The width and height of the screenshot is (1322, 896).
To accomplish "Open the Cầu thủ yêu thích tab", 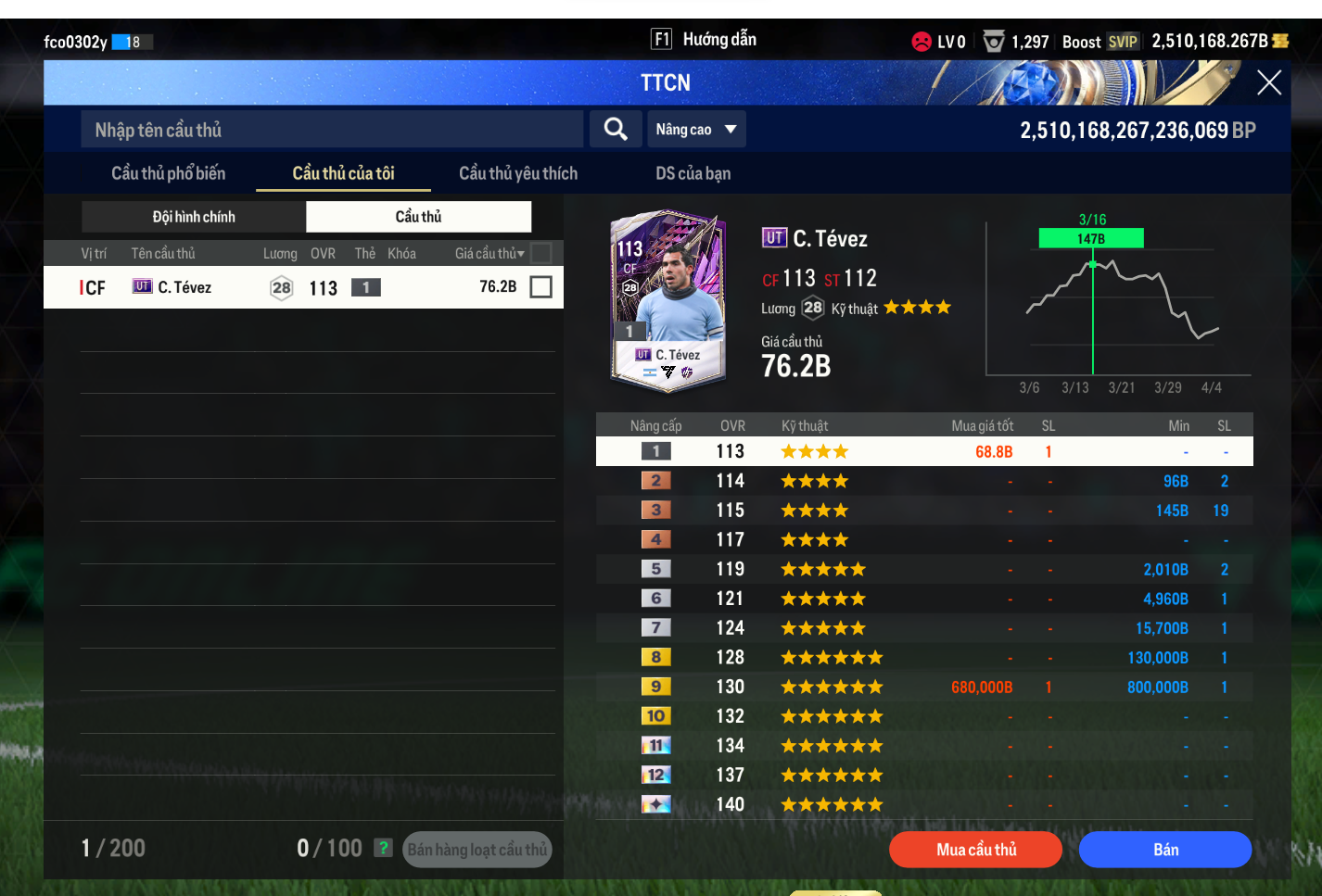I will coord(517,173).
